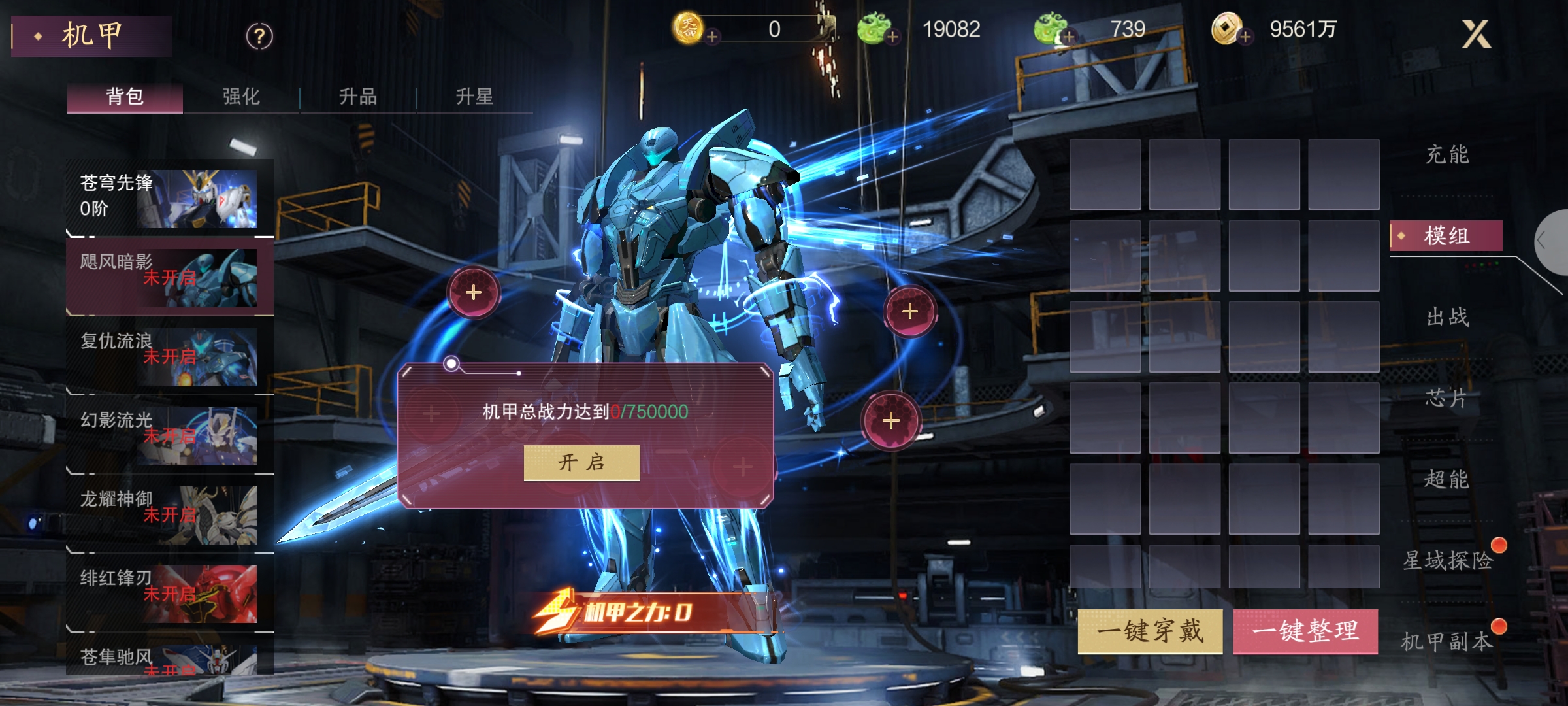Open the 充能 side menu
Screen dimensions: 1568x706
[x=1446, y=155]
